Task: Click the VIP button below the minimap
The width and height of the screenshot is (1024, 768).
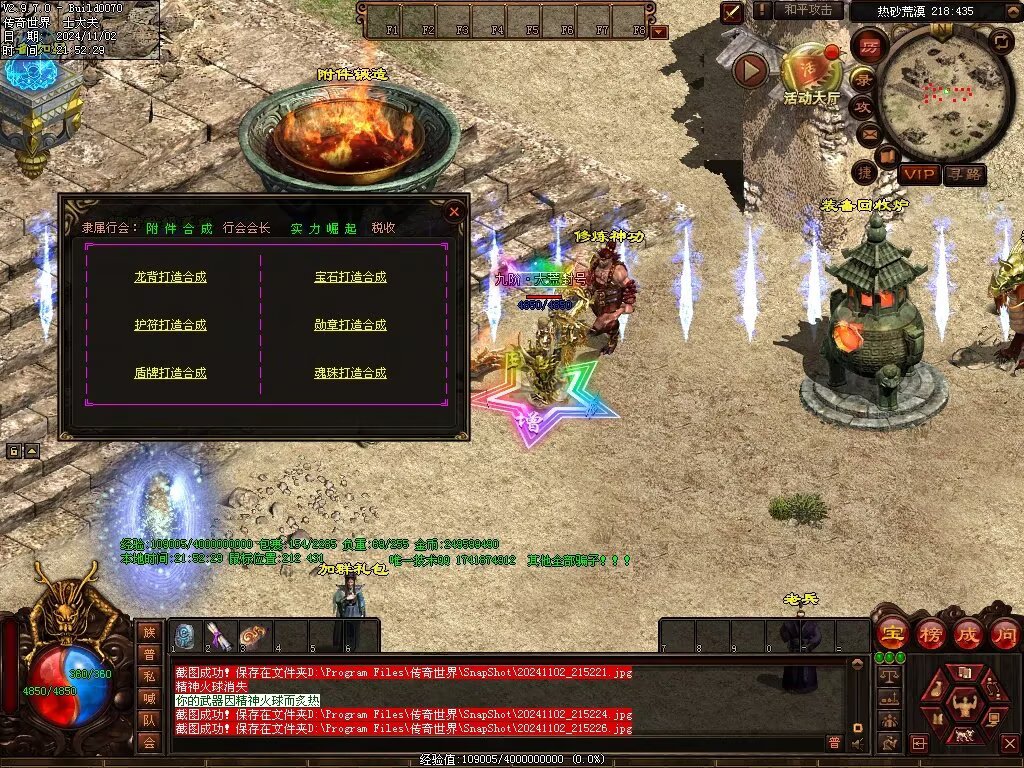Action: click(x=919, y=175)
